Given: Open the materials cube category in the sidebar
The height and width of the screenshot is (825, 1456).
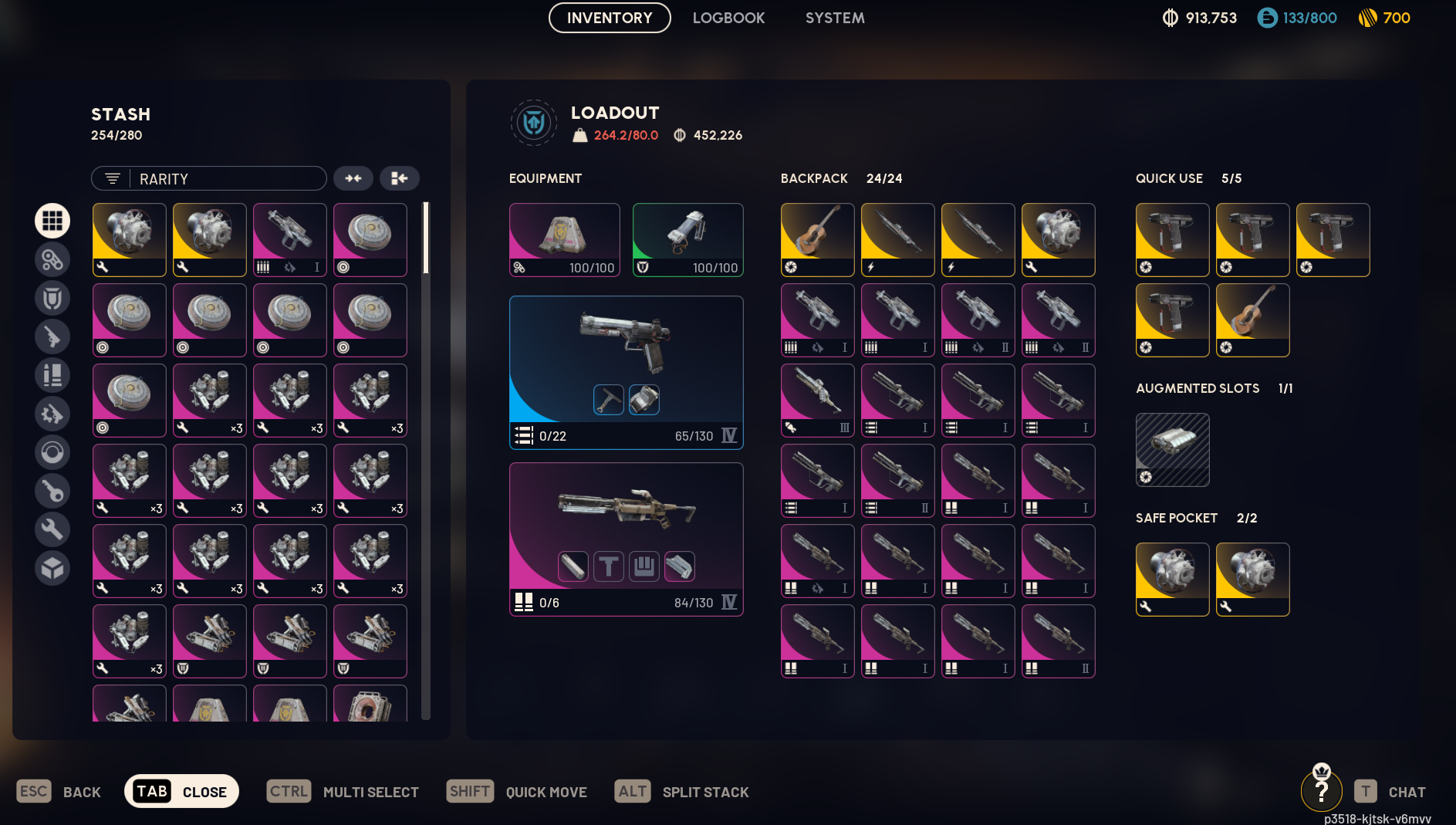Looking at the screenshot, I should tap(52, 569).
